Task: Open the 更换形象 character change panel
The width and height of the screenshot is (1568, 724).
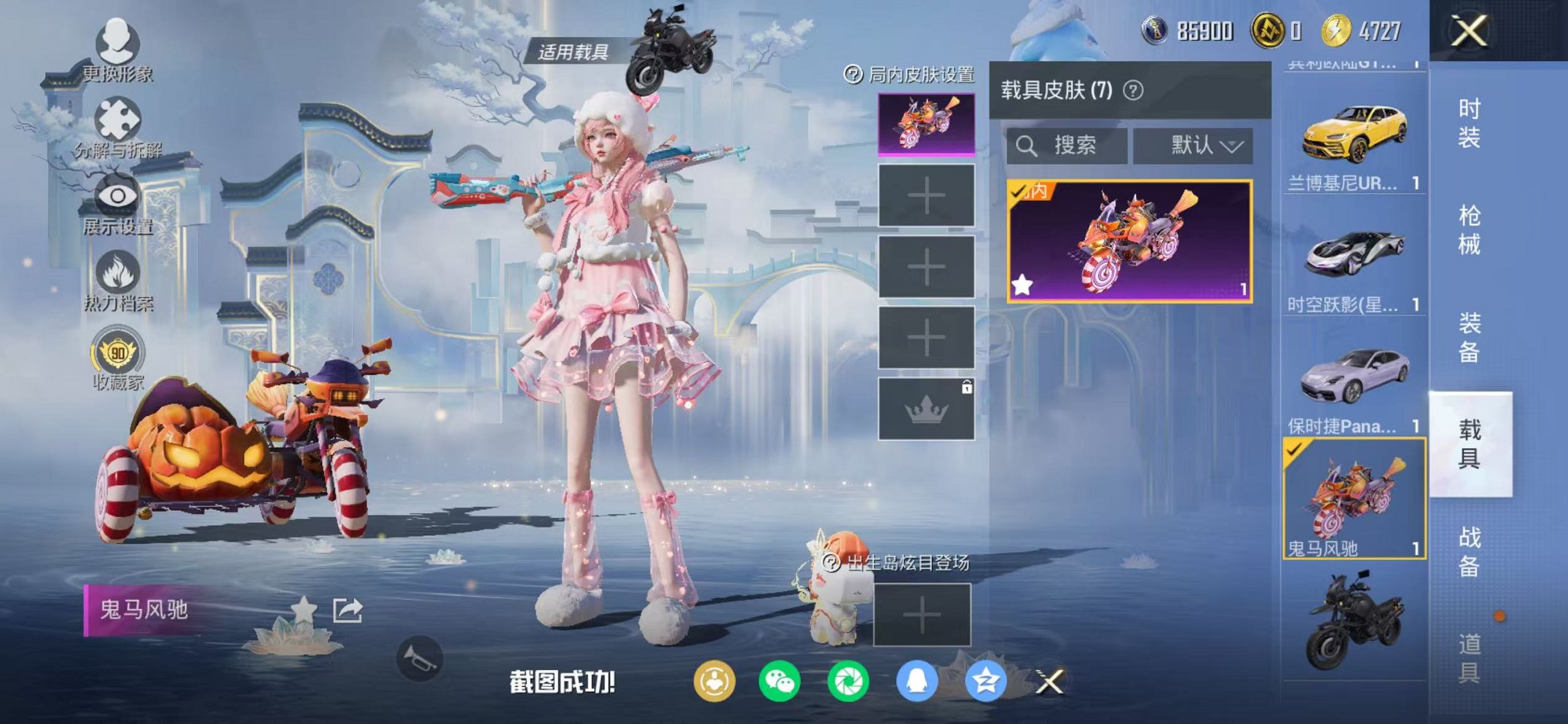Action: coord(120,47)
